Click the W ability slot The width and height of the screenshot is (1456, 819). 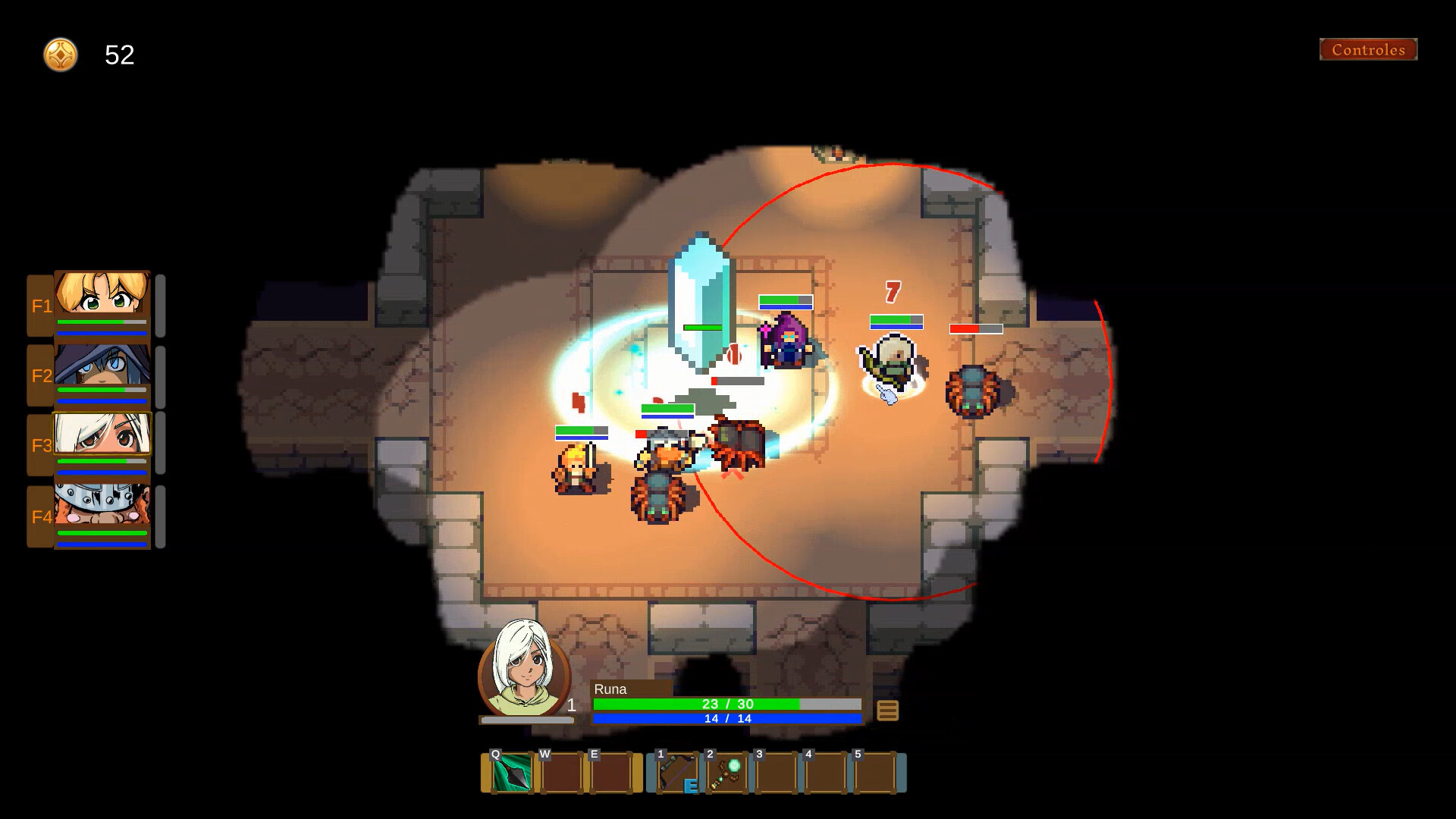coord(561,772)
